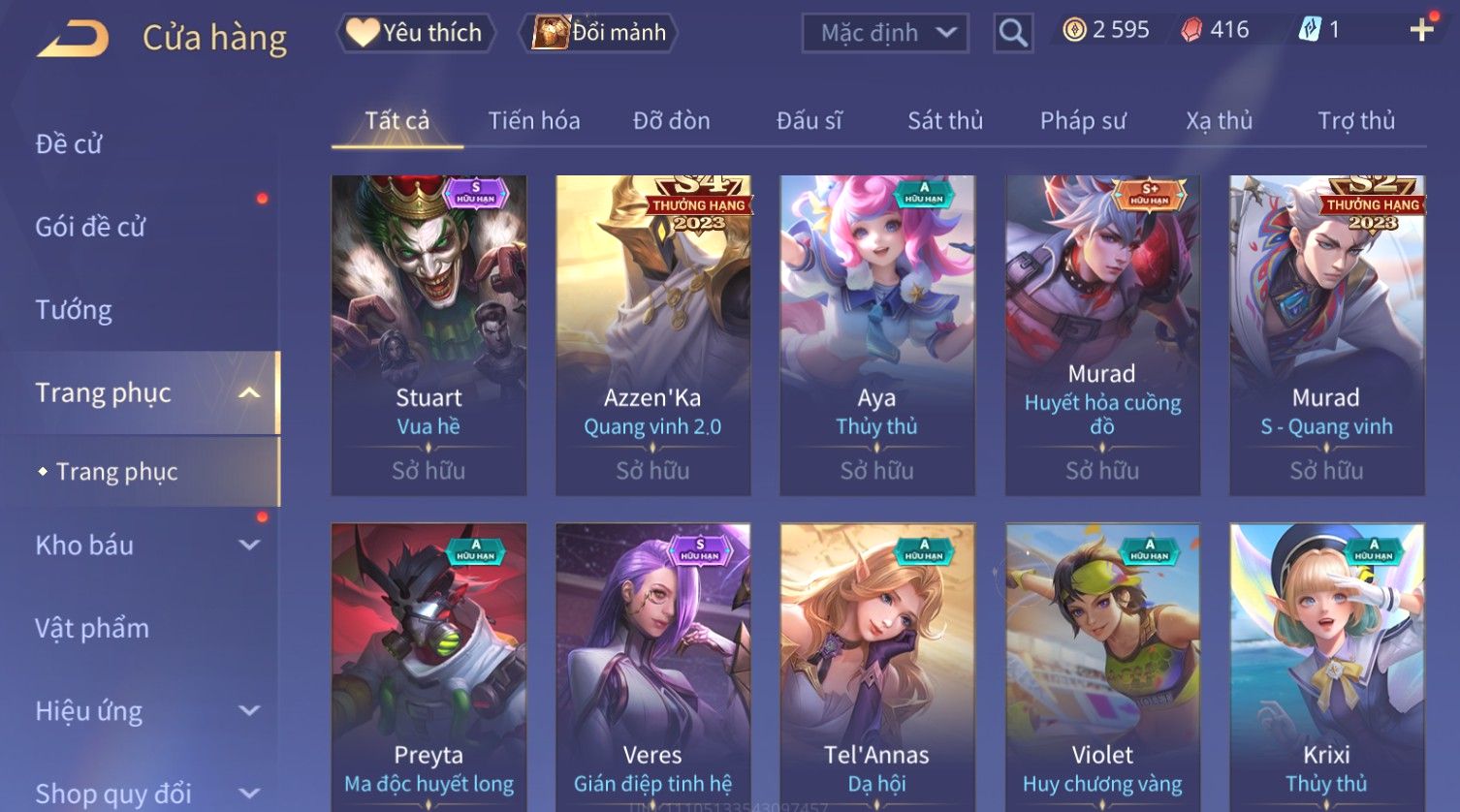This screenshot has height=812, width=1460.
Task: Choose the Stuart Vua hề skin card
Action: click(428, 334)
